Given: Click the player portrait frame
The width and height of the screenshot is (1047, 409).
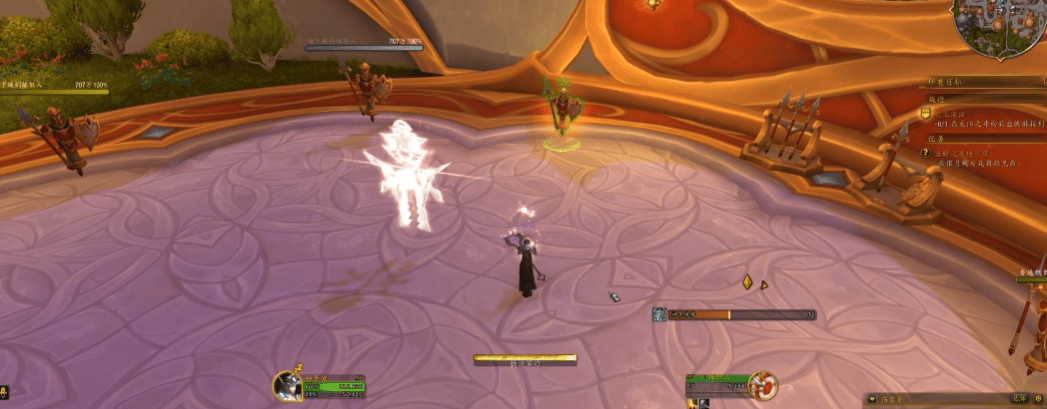Looking at the screenshot, I should [288, 385].
